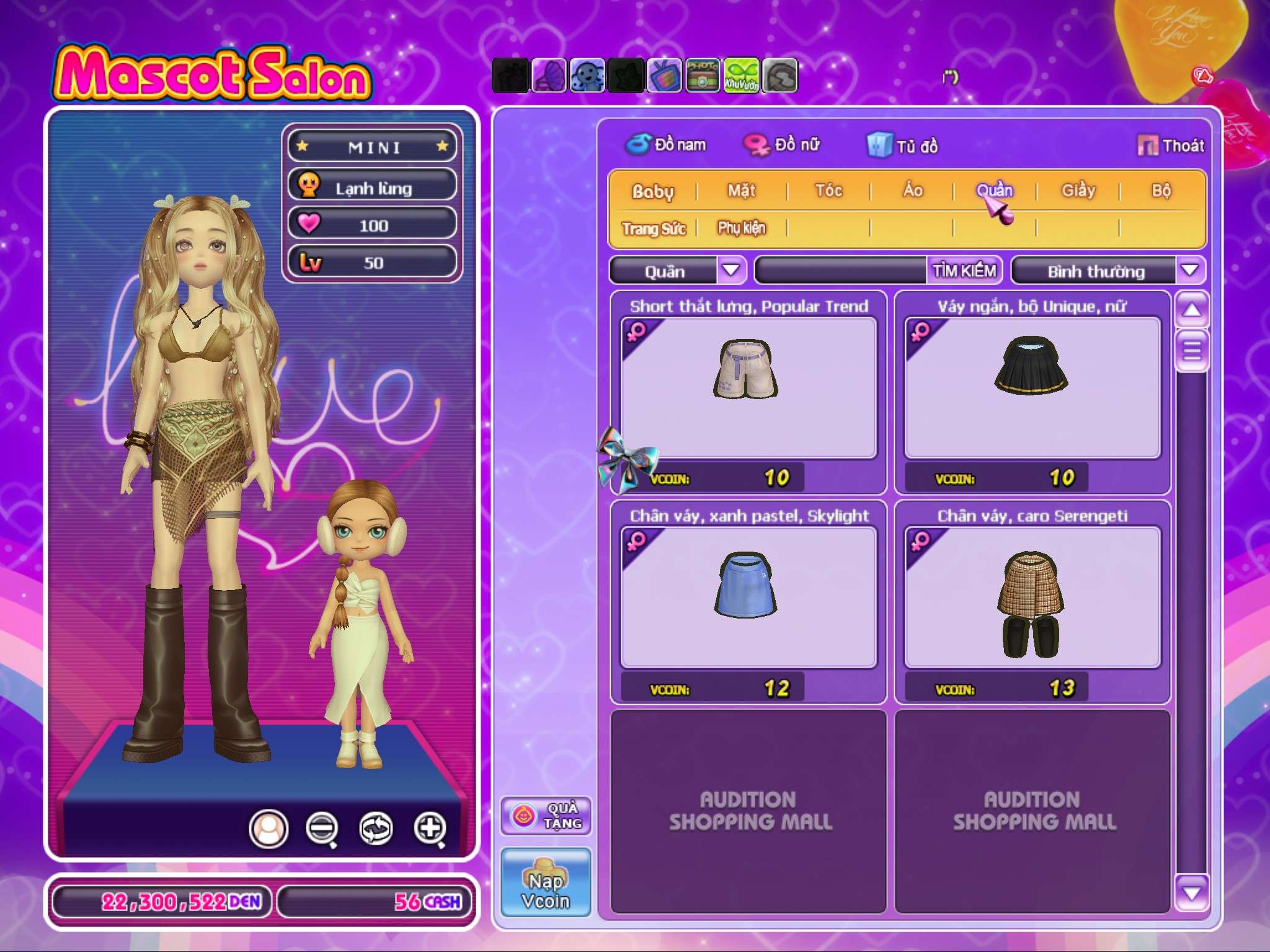Screen dimensions: 1270x952
Task: Choose the black Váy ngắn Unique skirt
Action: (1032, 387)
